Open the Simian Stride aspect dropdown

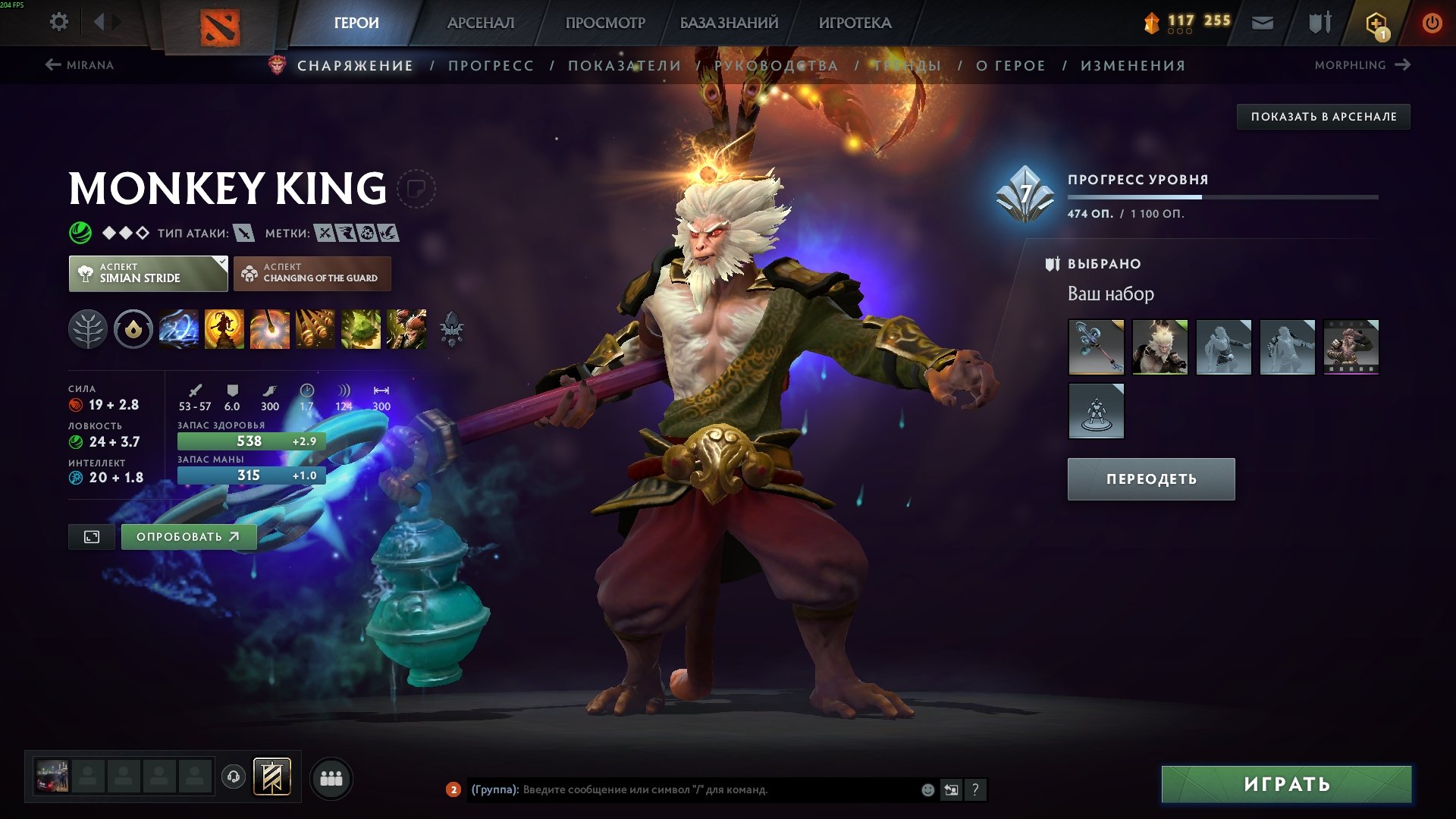pos(148,273)
